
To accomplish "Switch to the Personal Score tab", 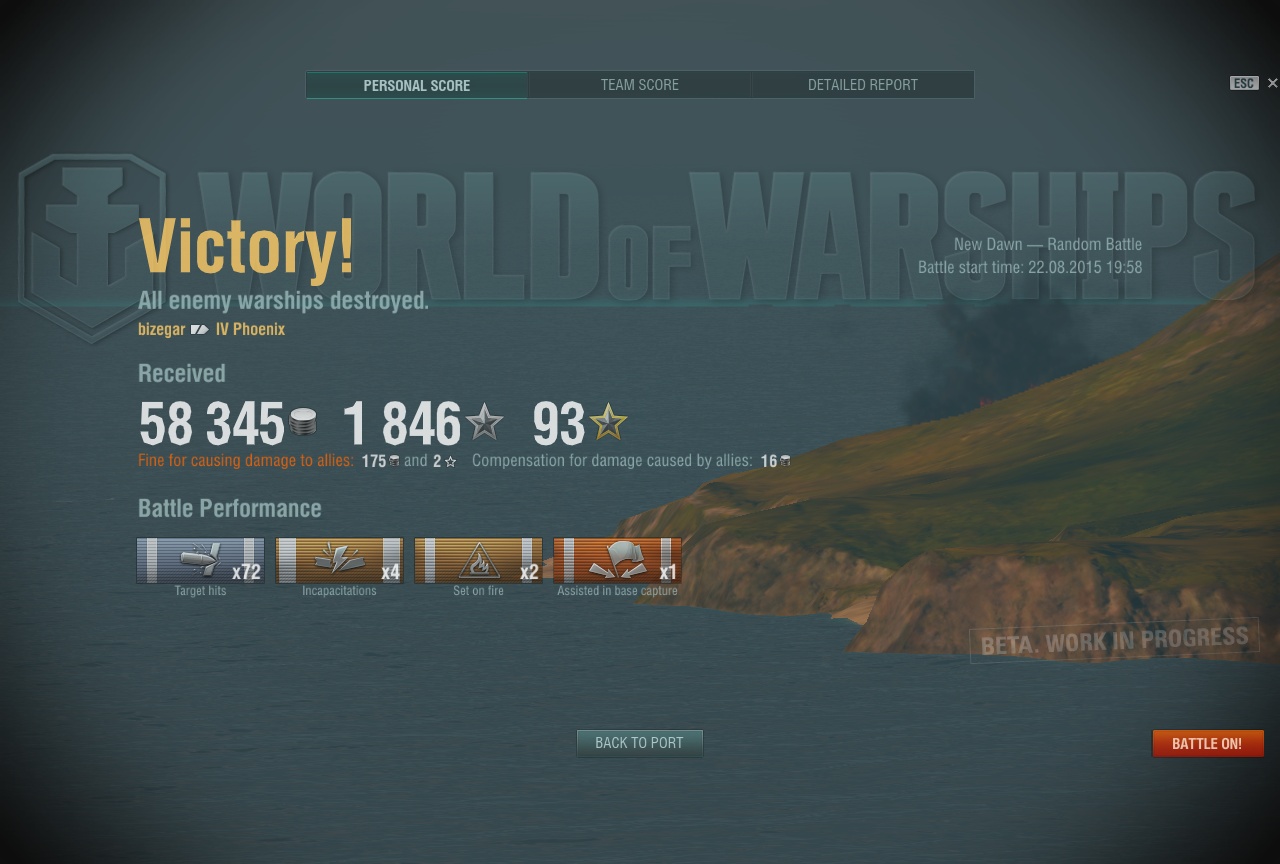I will pyautogui.click(x=416, y=85).
